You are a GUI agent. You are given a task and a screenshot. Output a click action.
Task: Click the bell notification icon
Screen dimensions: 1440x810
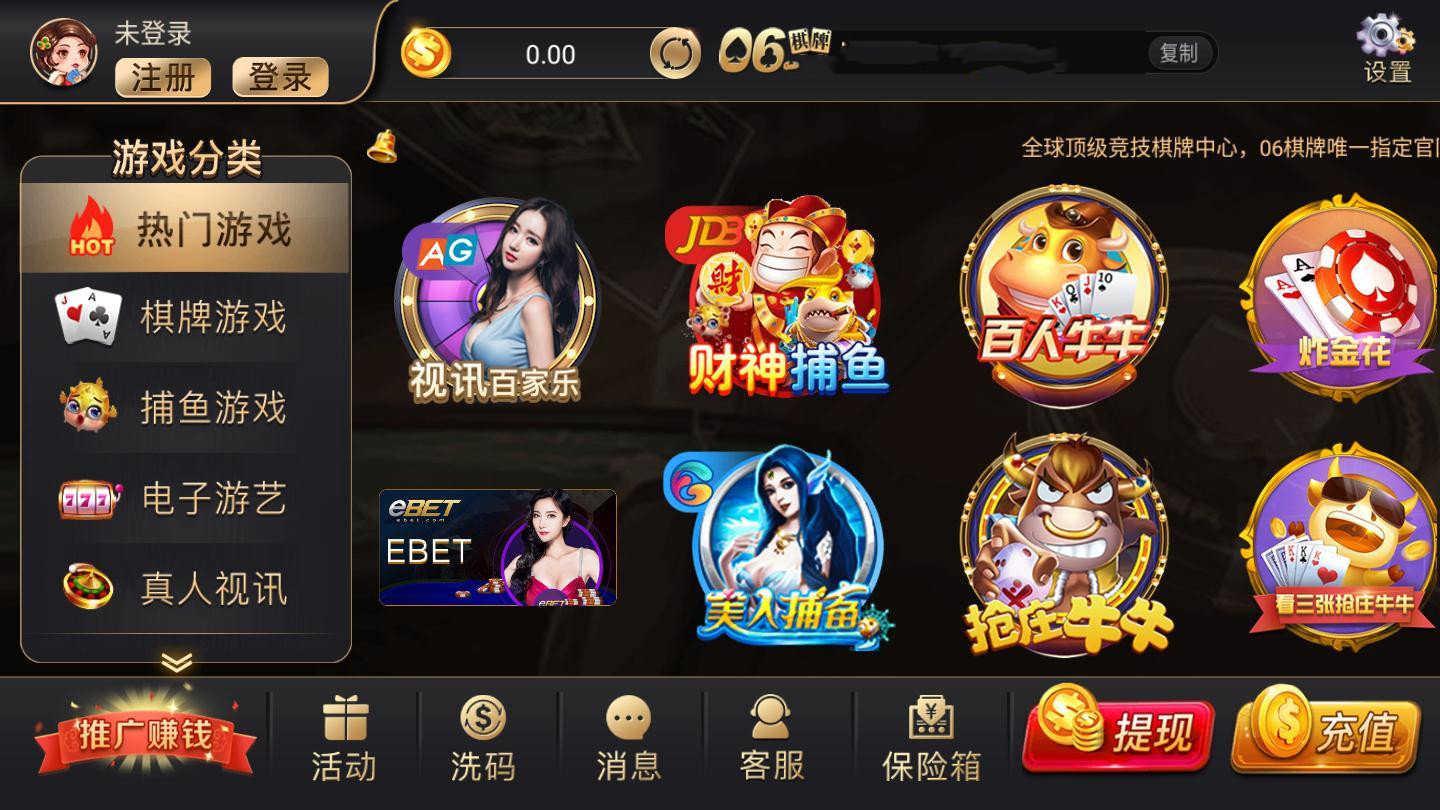[x=381, y=148]
